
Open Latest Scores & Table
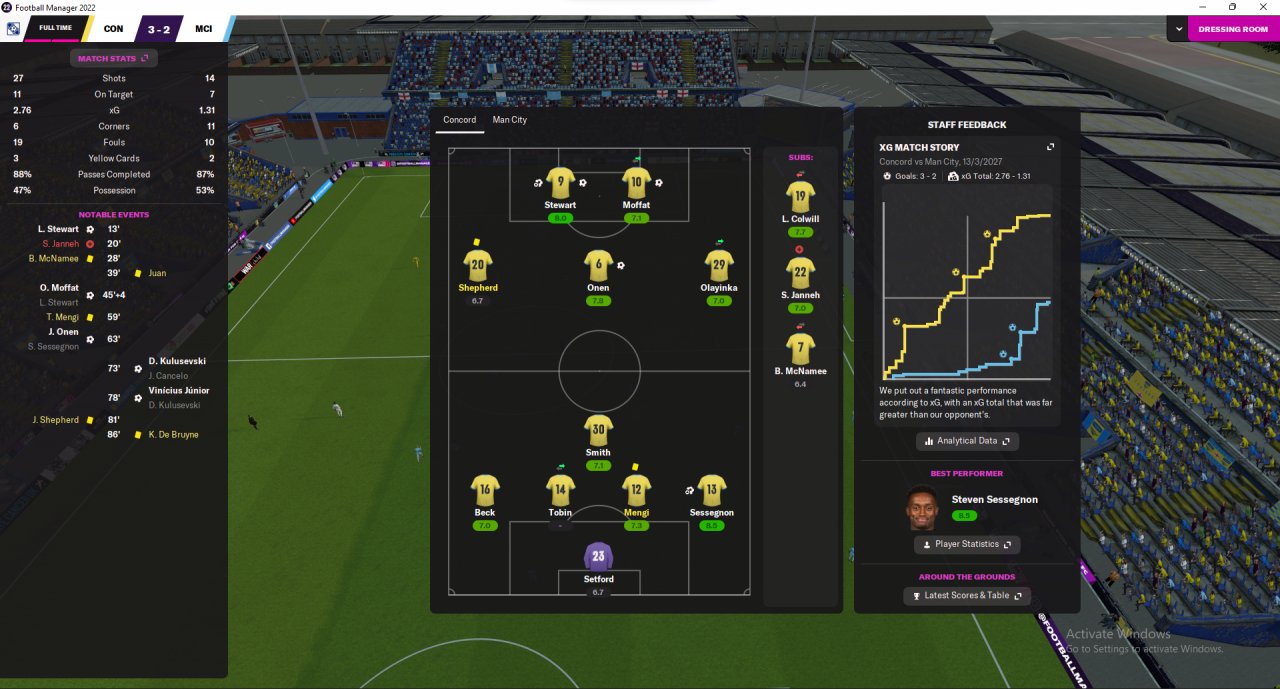(966, 596)
